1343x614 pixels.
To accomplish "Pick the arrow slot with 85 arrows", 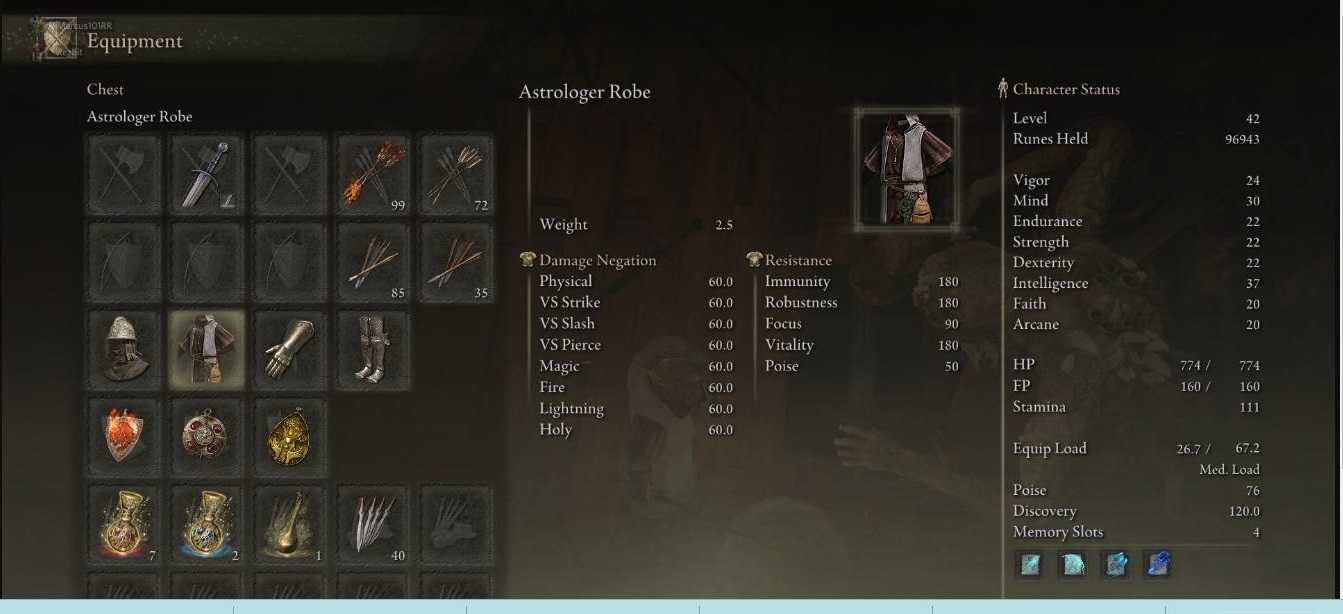I will point(372,262).
